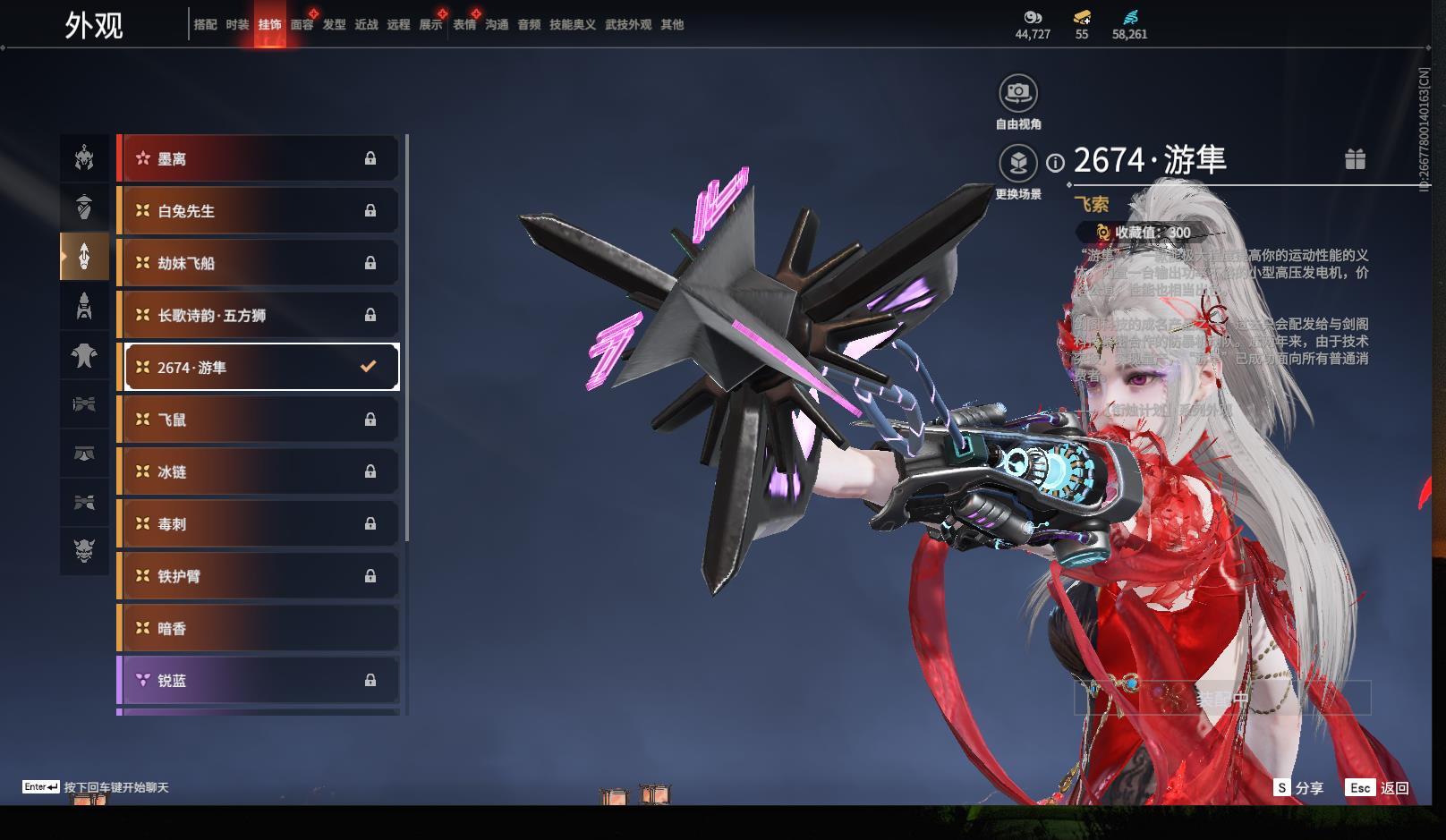1446x840 pixels.
Task: Select the 近战 tab
Action: tap(366, 25)
